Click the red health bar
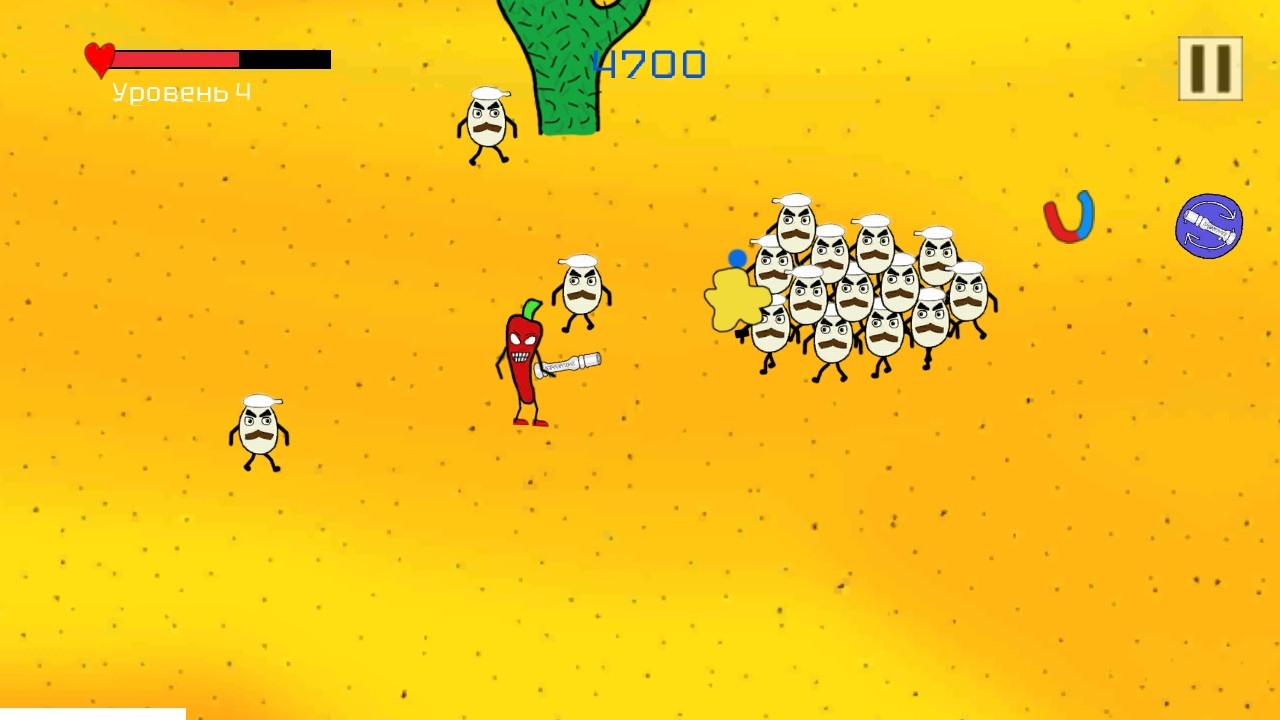This screenshot has width=1280, height=720. (175, 58)
